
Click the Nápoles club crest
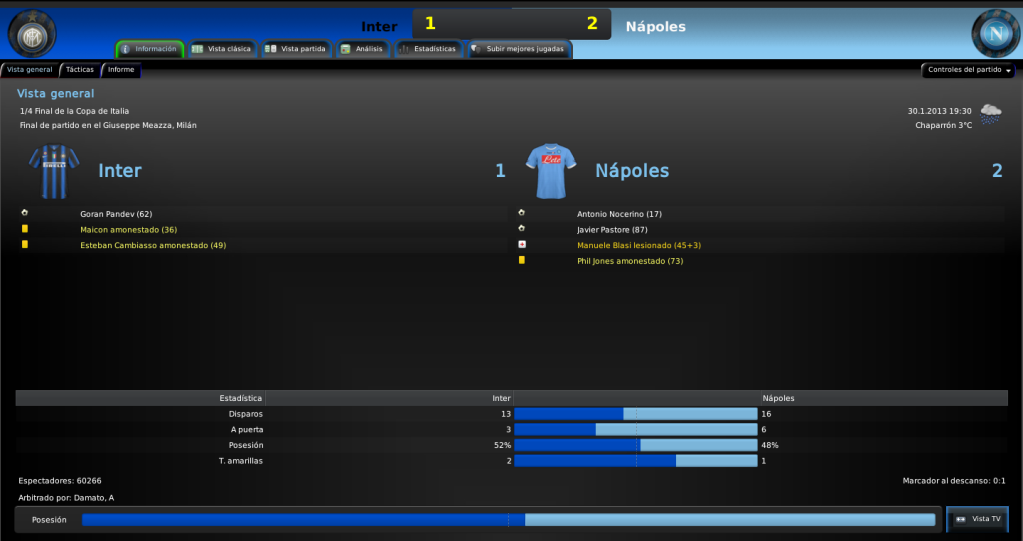[x=994, y=33]
